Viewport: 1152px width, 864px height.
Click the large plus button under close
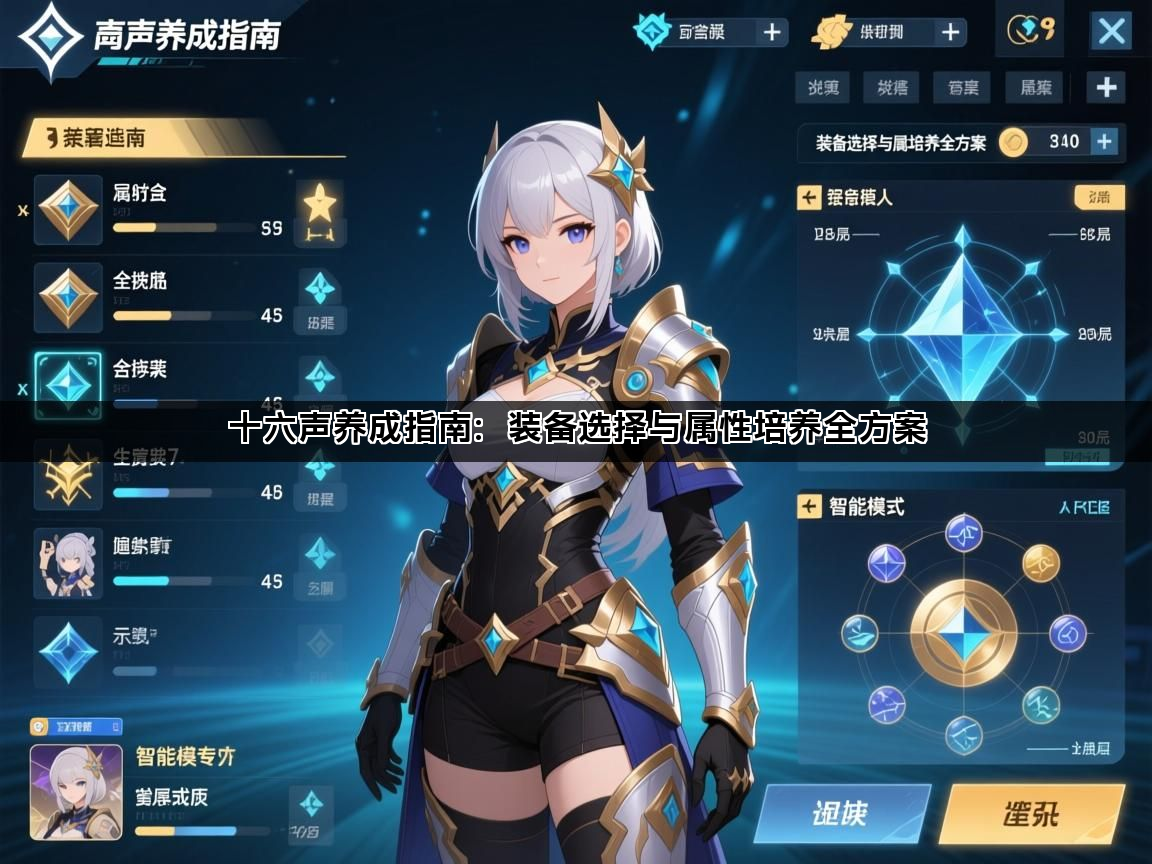(x=1106, y=87)
